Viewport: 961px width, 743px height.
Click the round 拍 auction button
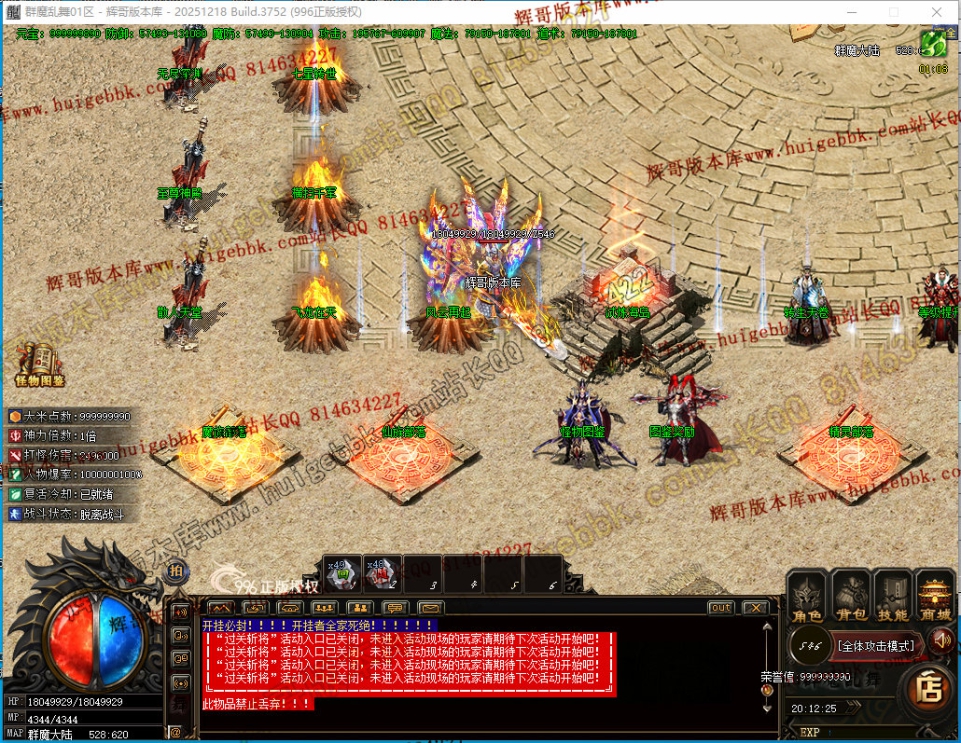coord(177,572)
